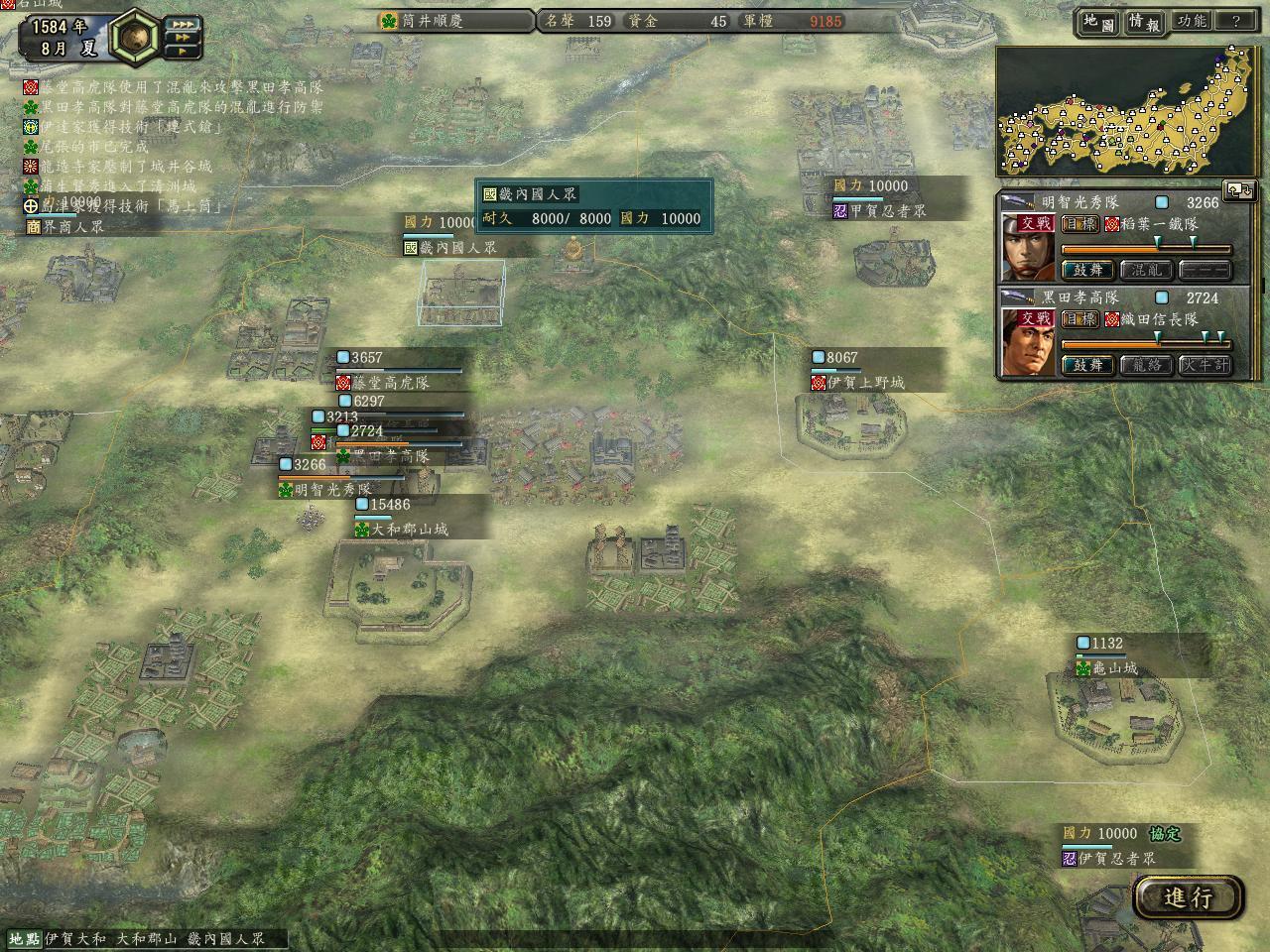
Task: Use 鼓舞 tactic for 黑田孝高隊
Action: pyautogui.click(x=1087, y=365)
